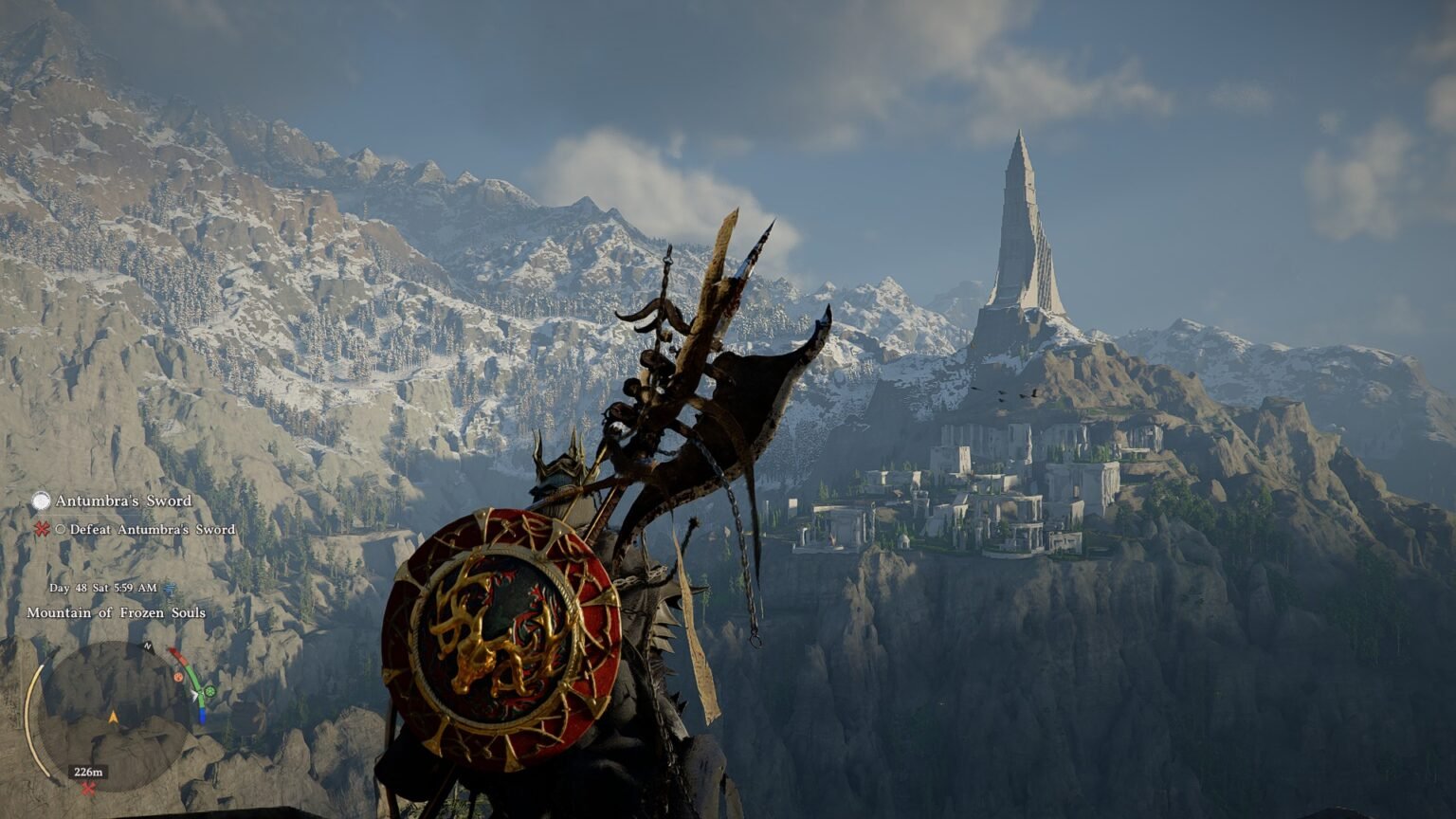Click the windy weather icon beside the time
The height and width of the screenshot is (819, 1456).
click(x=170, y=588)
